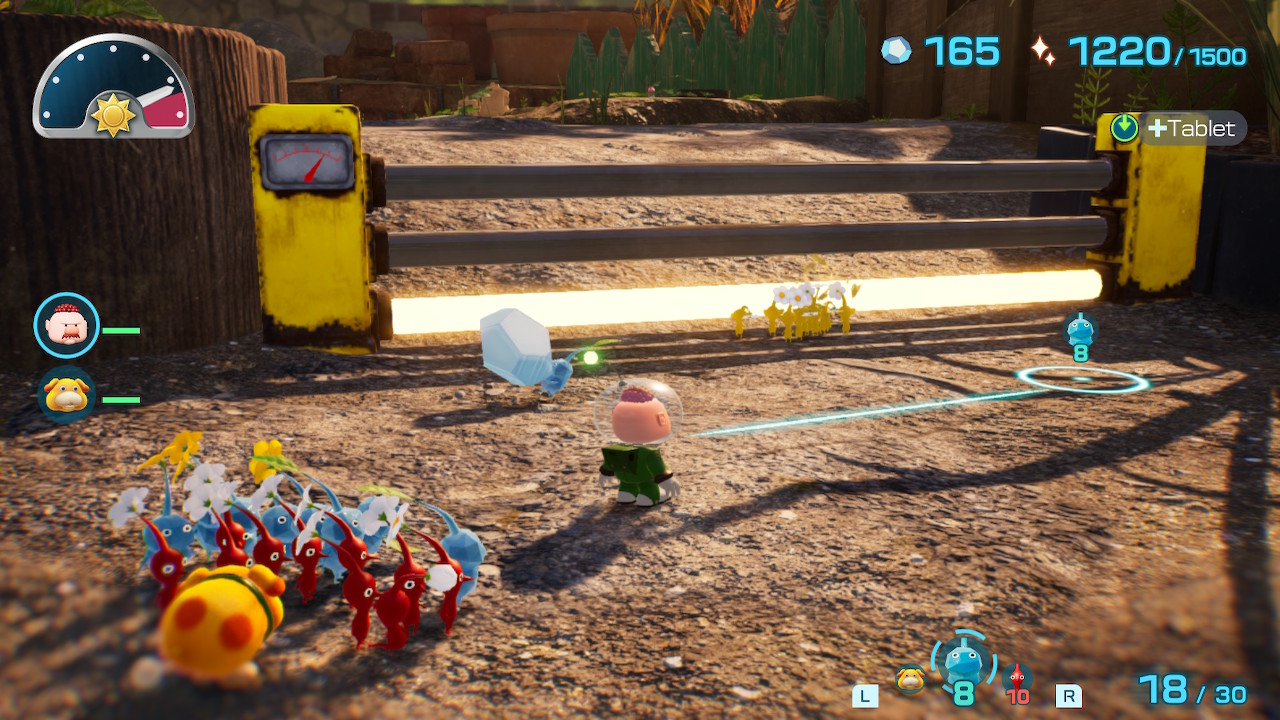Viewport: 1280px width, 720px height.
Task: Select the Oatchi dog portrait icon
Action: 67,396
